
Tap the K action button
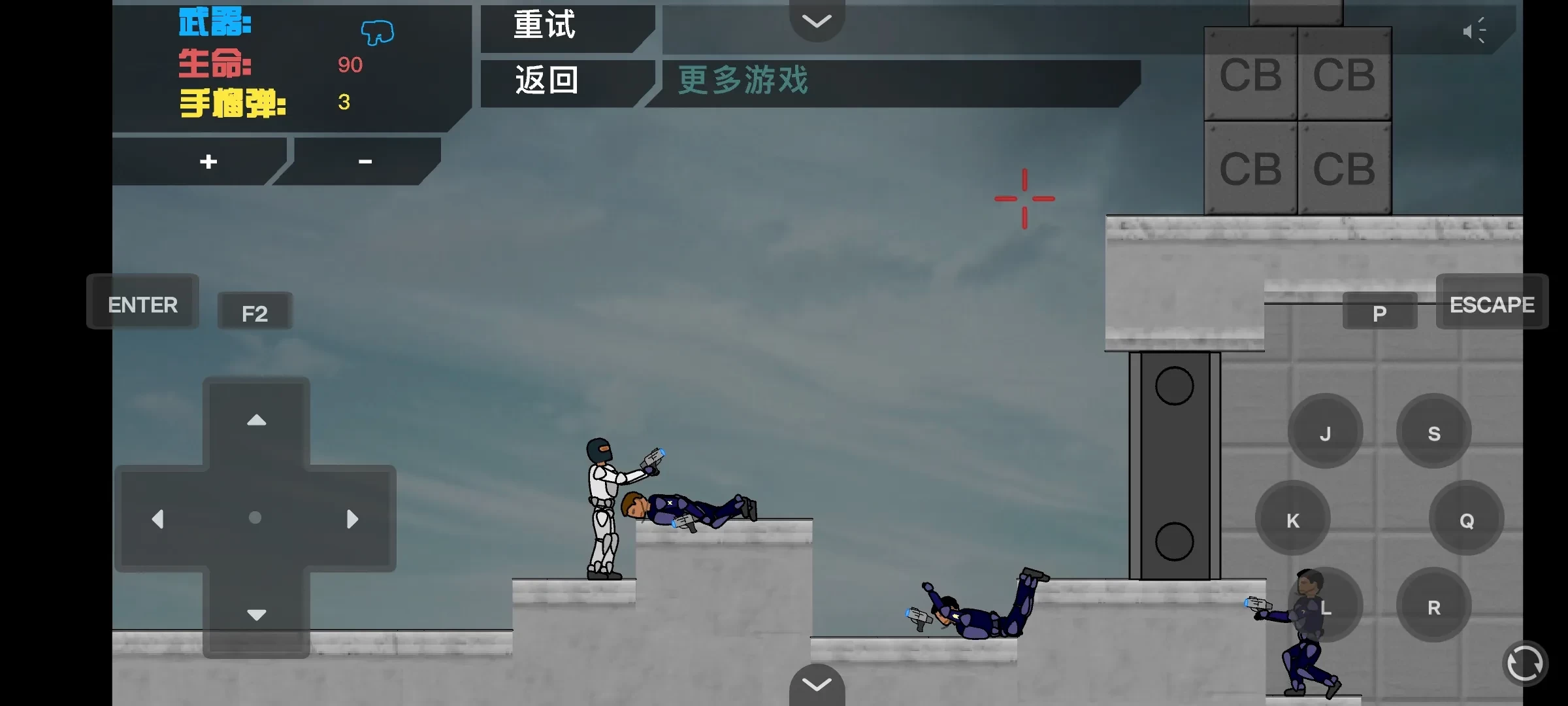tap(1293, 520)
